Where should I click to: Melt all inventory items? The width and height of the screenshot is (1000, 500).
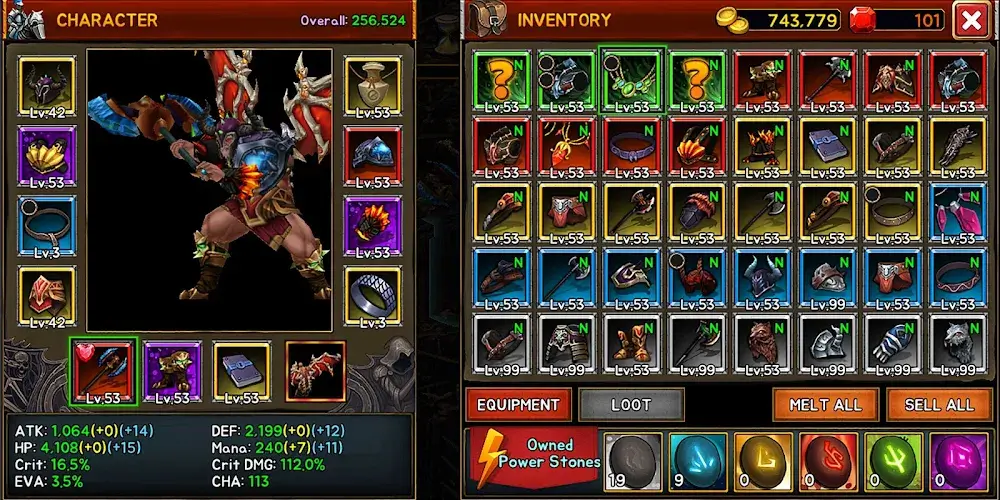(x=825, y=405)
